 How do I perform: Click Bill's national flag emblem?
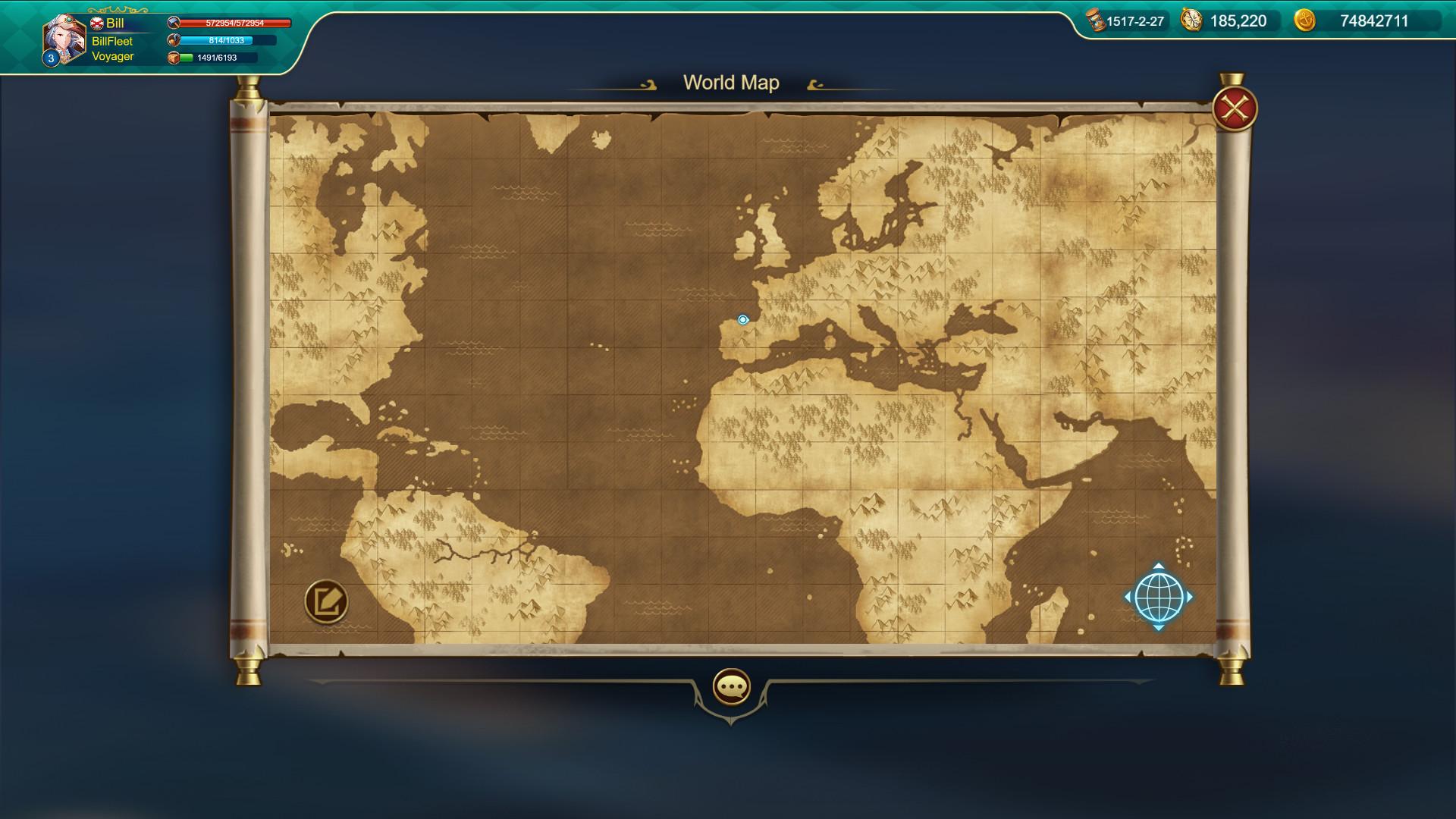[x=96, y=23]
